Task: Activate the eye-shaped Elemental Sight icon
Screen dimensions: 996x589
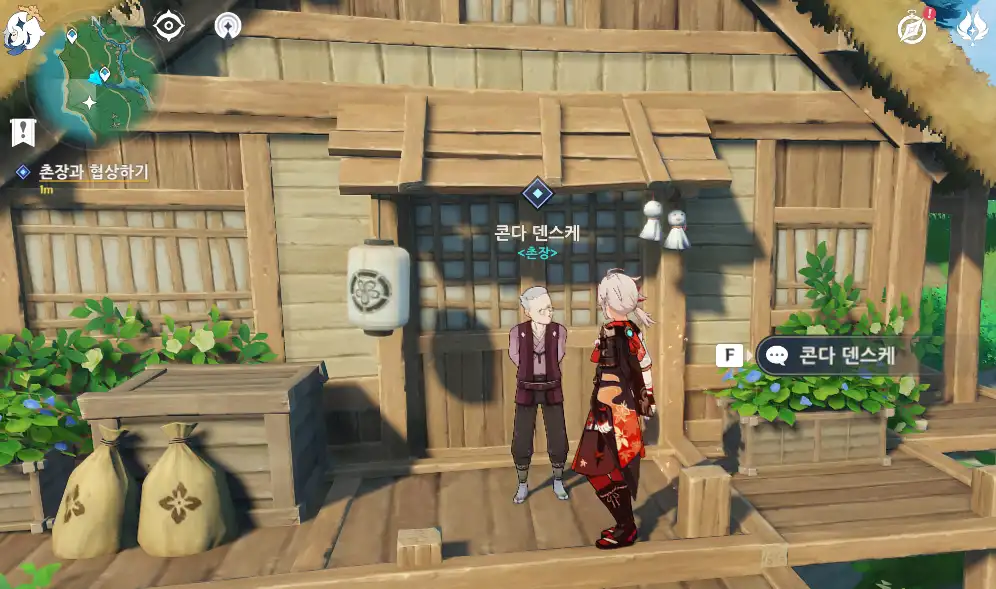Action: (170, 25)
